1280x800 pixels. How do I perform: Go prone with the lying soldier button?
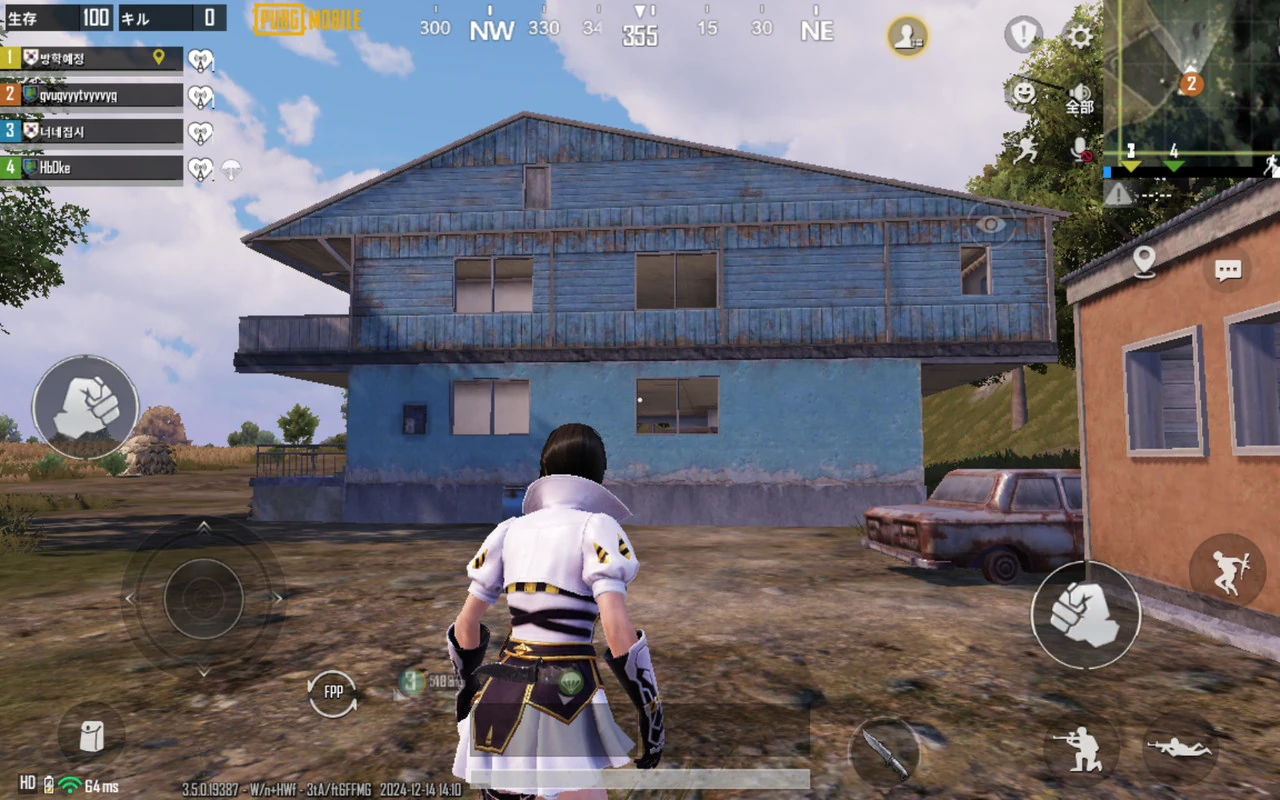pyautogui.click(x=1178, y=747)
